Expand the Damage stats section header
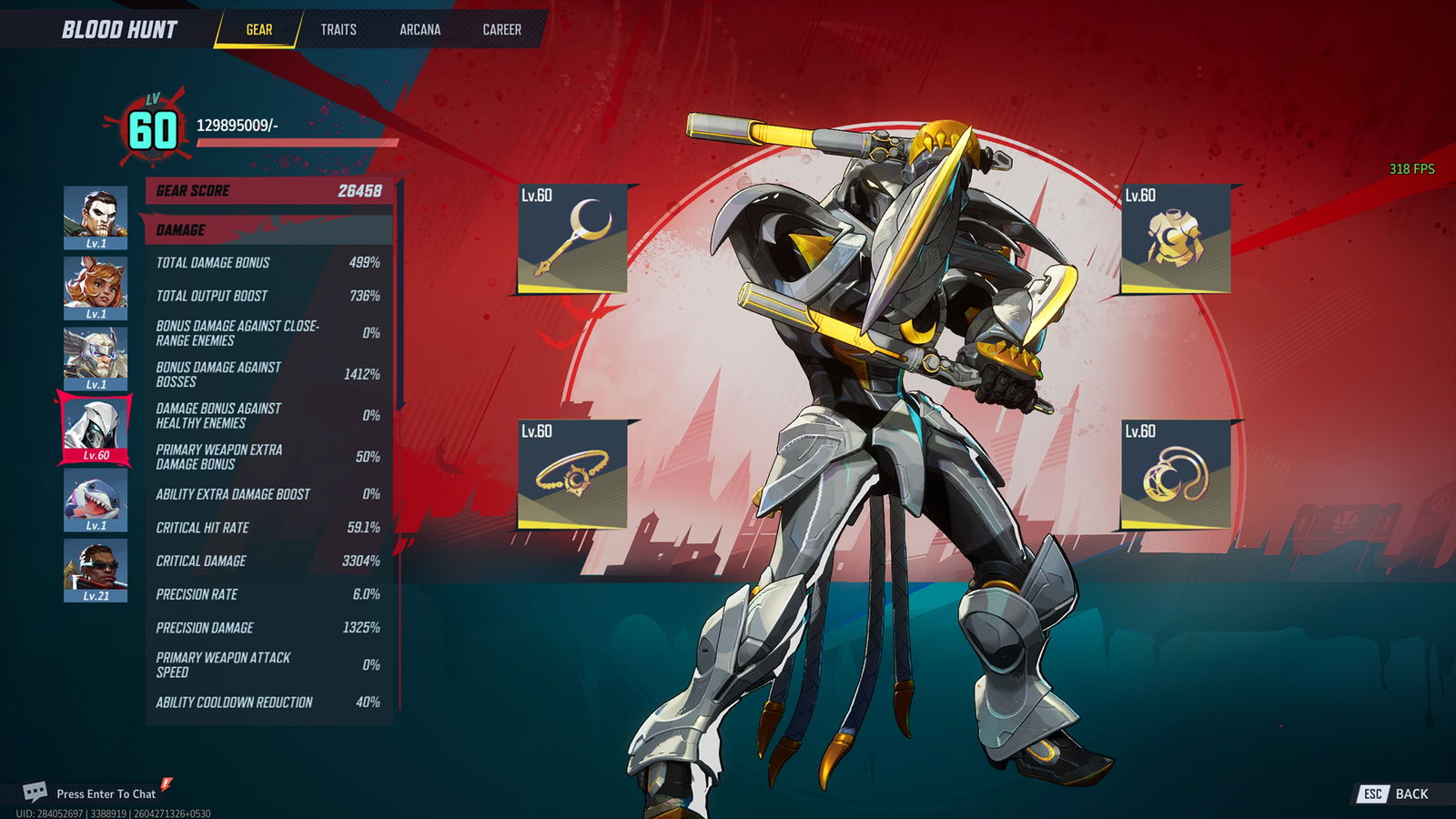1456x819 pixels. click(268, 230)
